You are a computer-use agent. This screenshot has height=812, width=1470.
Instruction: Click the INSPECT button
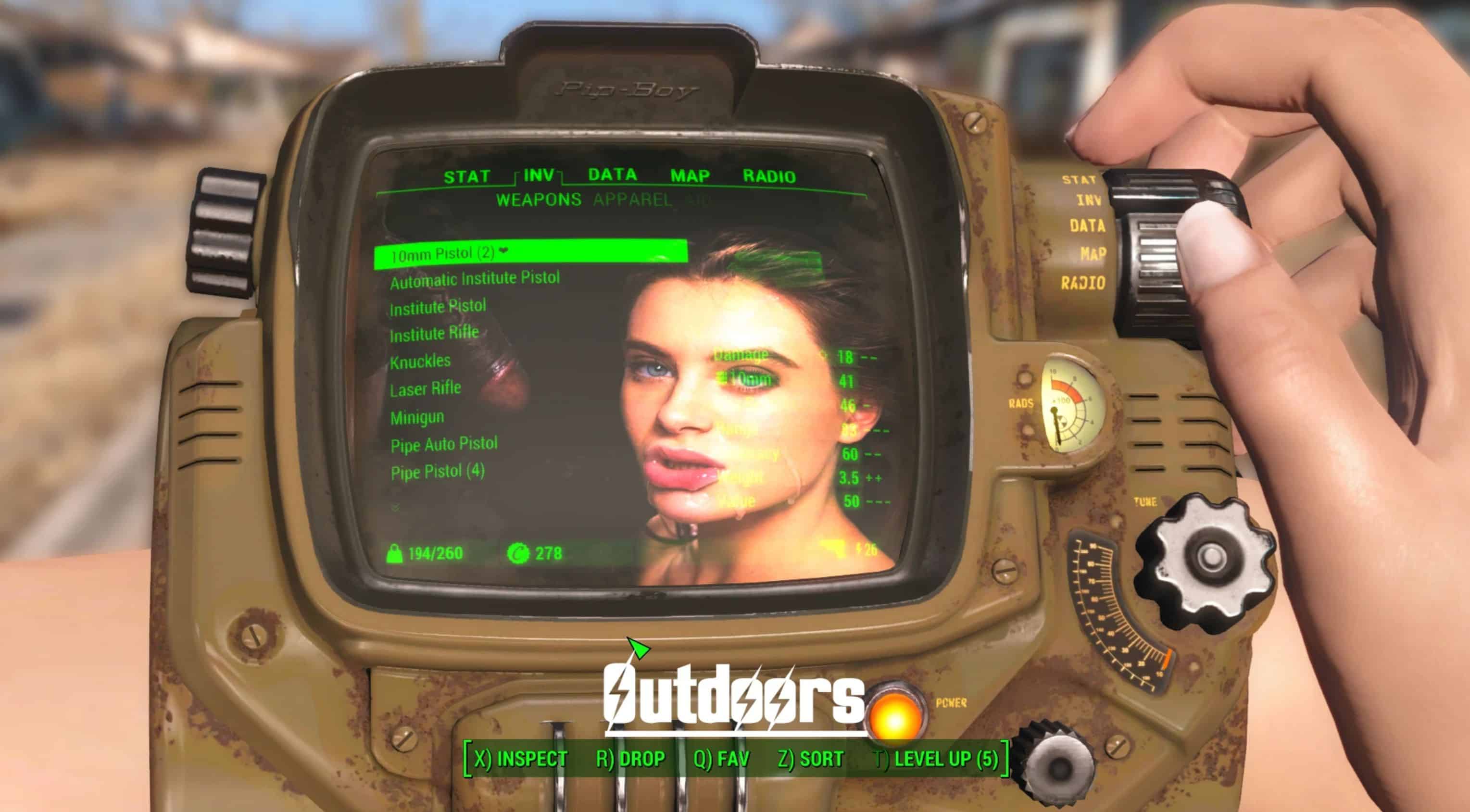520,758
